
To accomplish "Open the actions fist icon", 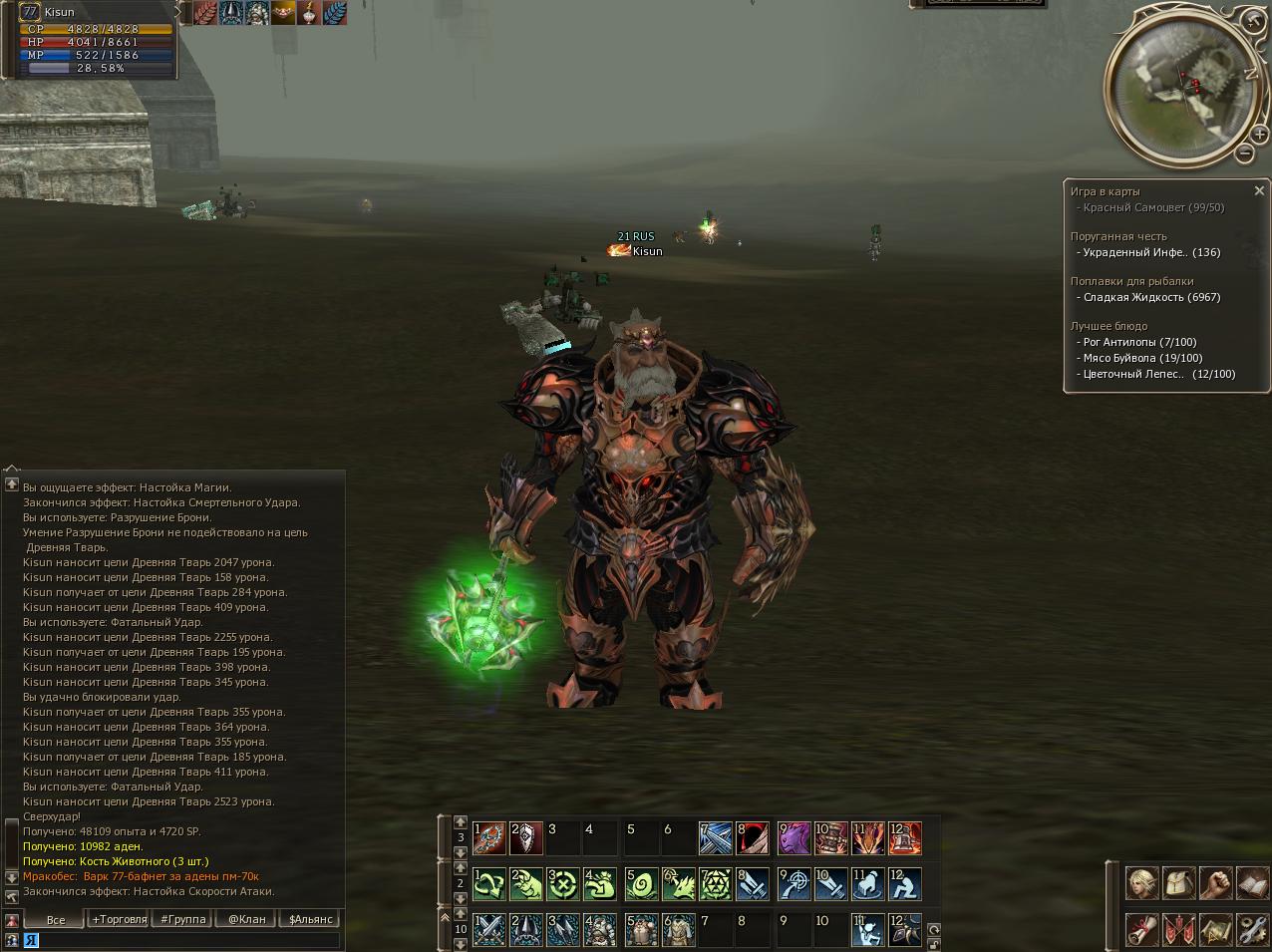I will coord(1215,883).
